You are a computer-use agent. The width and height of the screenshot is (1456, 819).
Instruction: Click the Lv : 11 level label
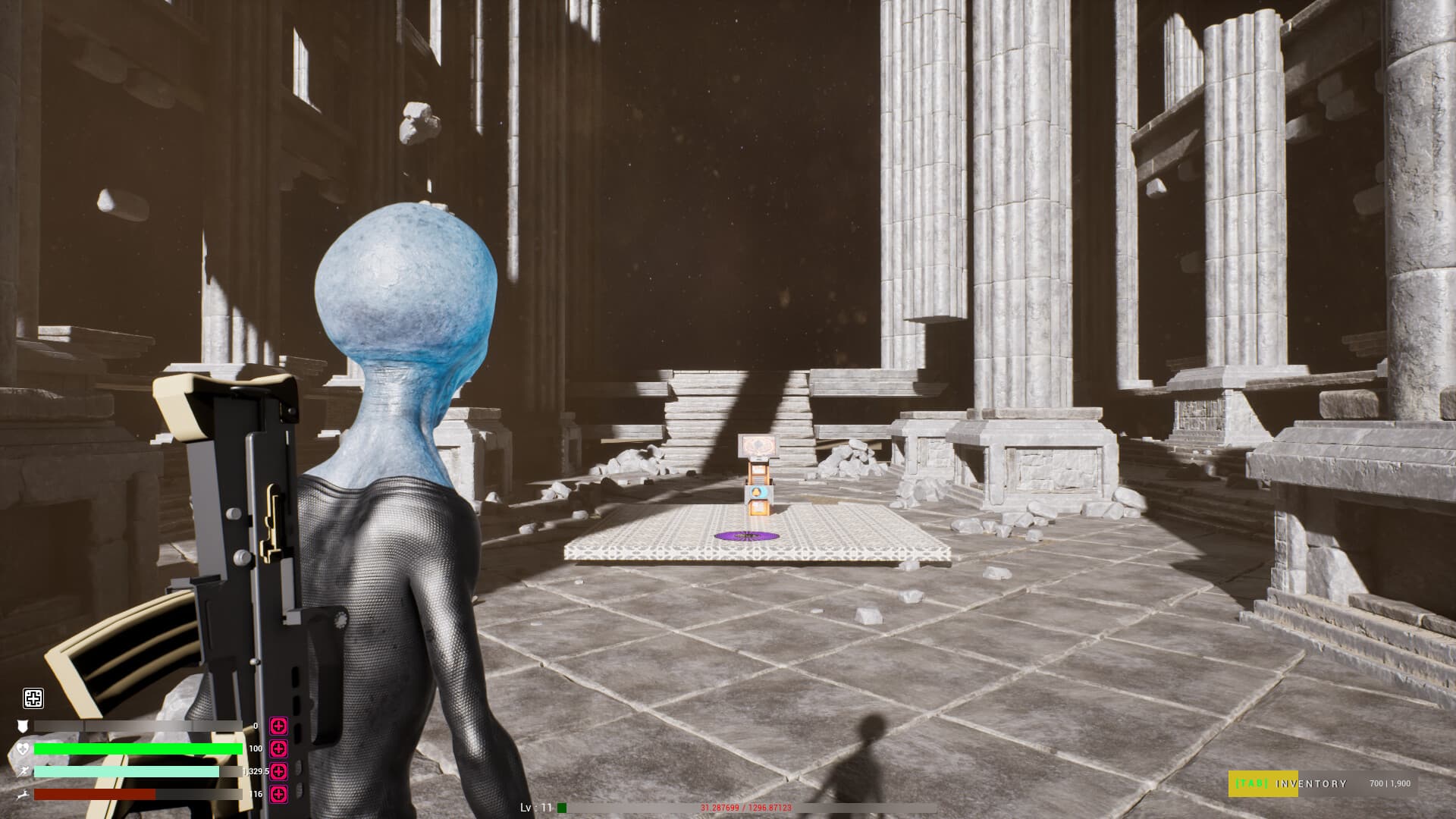point(535,807)
